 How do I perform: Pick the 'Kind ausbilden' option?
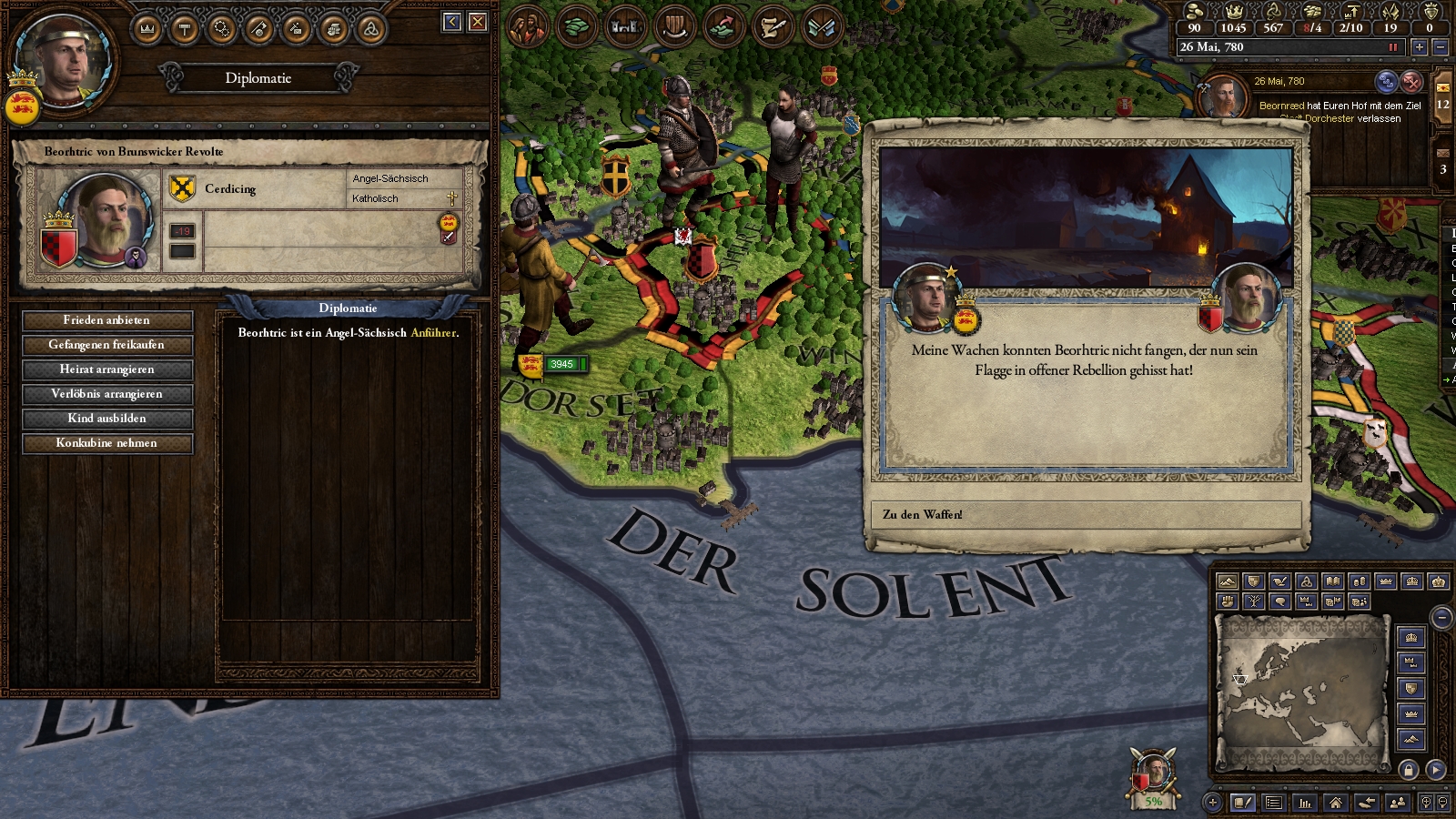[106, 419]
